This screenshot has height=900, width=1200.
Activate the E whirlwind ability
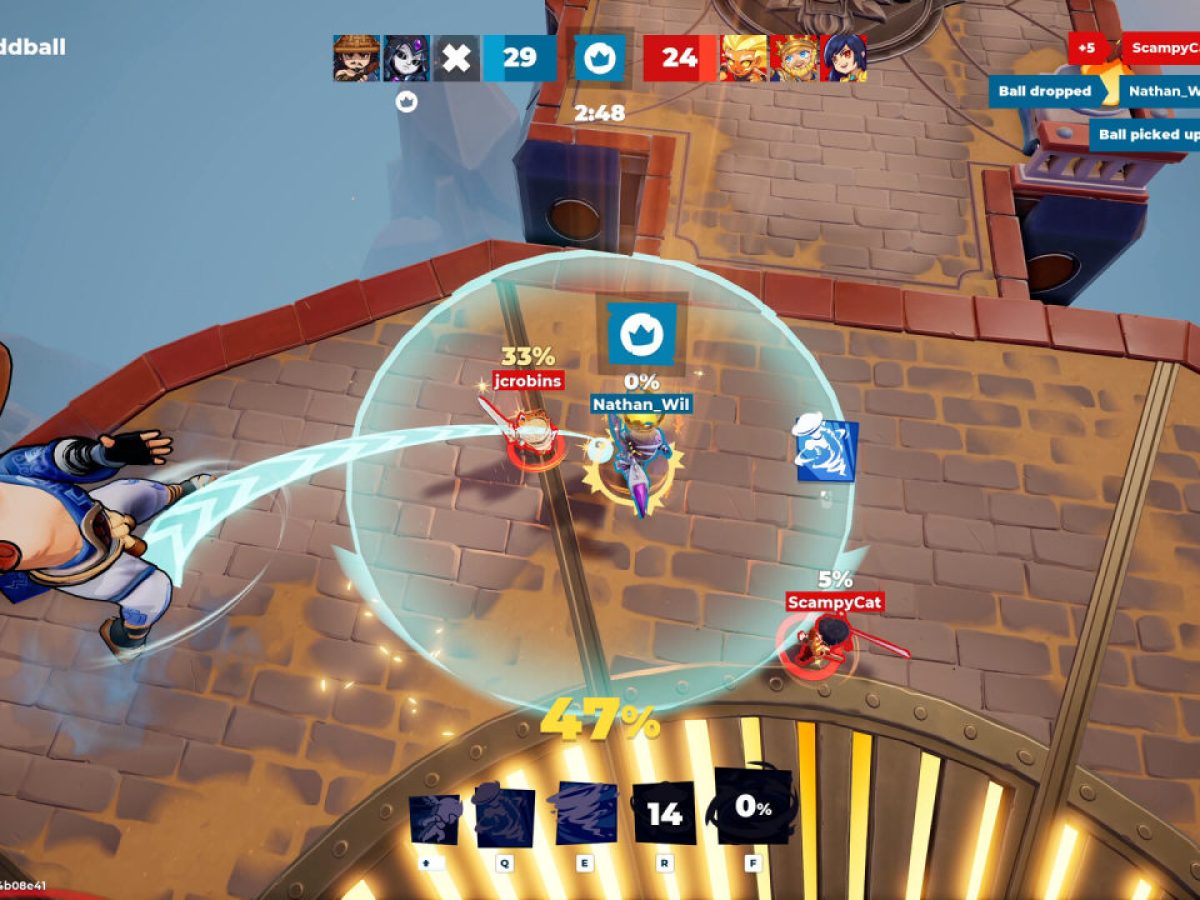tap(585, 814)
